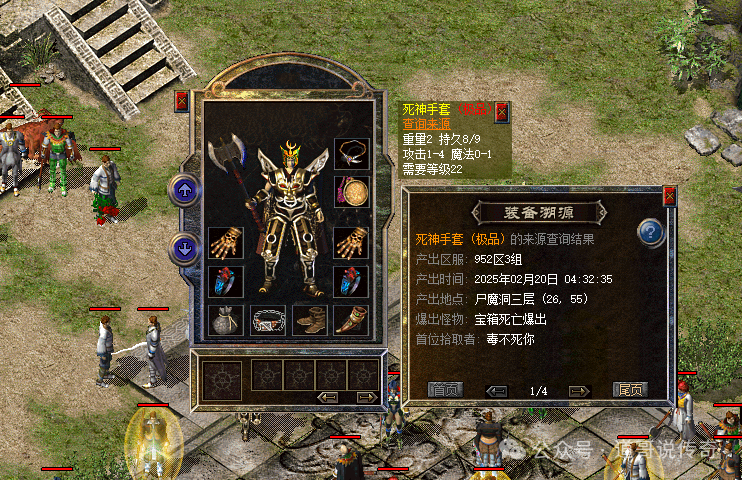
Task: Click the 查询来源 link in the tooltip
Action: 428,124
